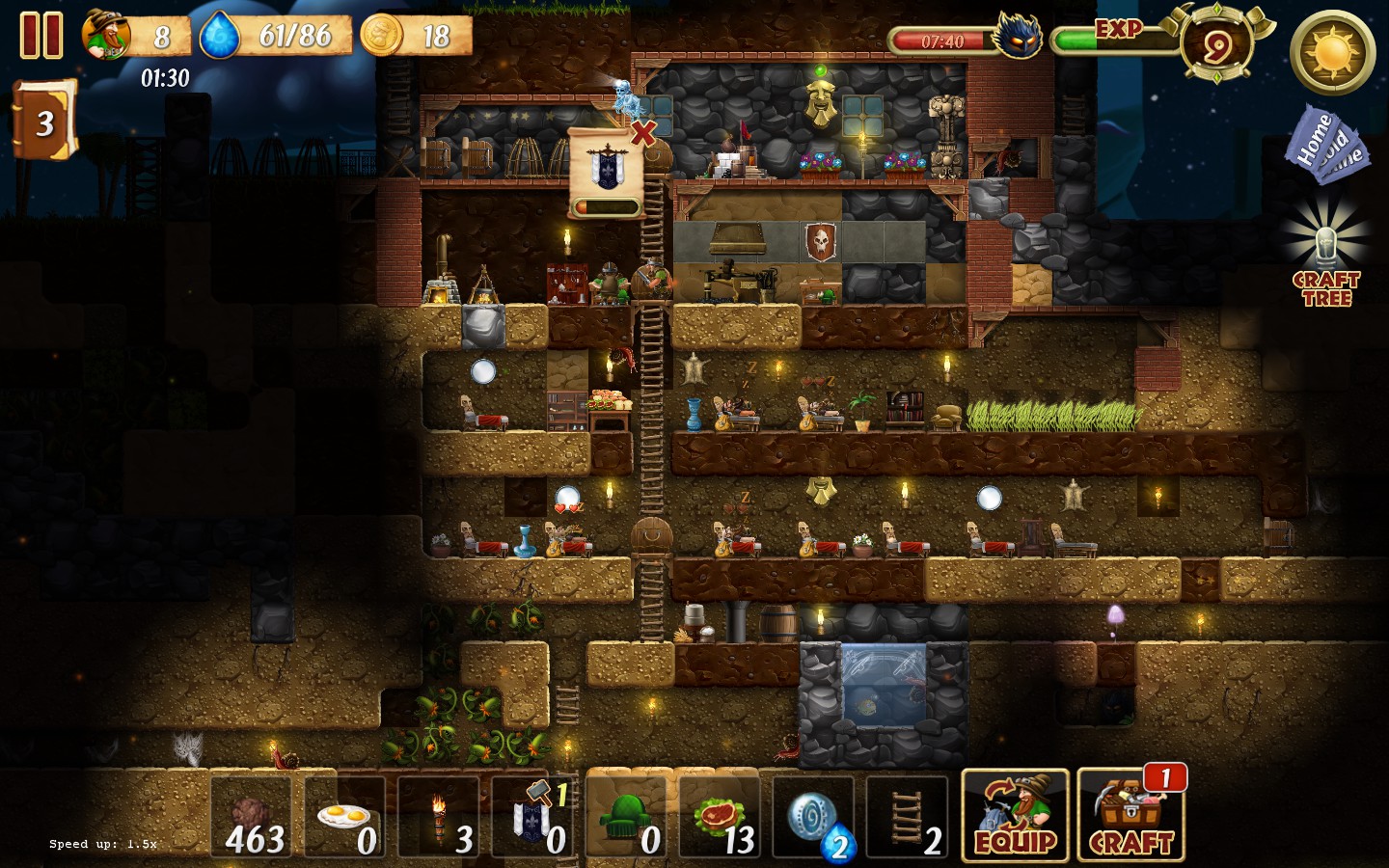This screenshot has height=868, width=1389.
Task: Select the earth block slot with 463
Action: 252,818
